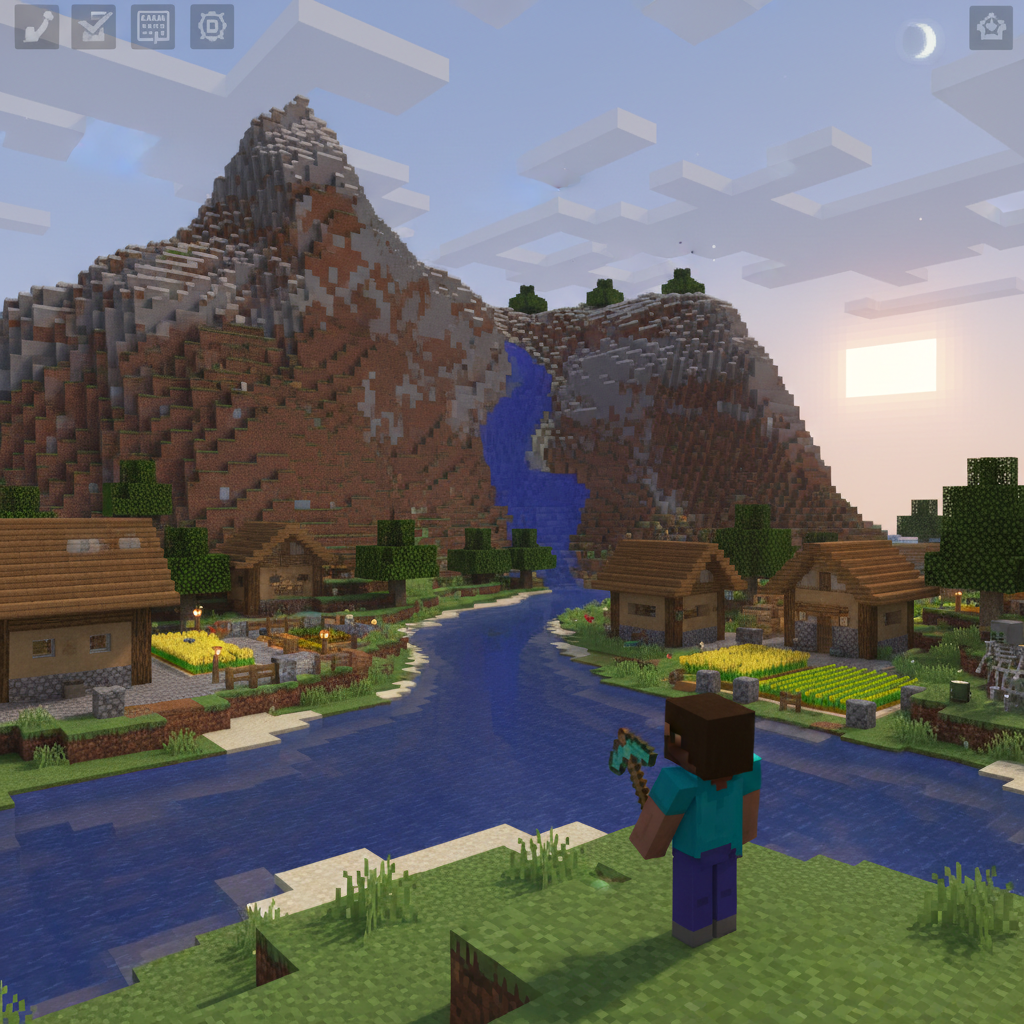
Task: Open the keyboard panel icon
Action: point(153,27)
